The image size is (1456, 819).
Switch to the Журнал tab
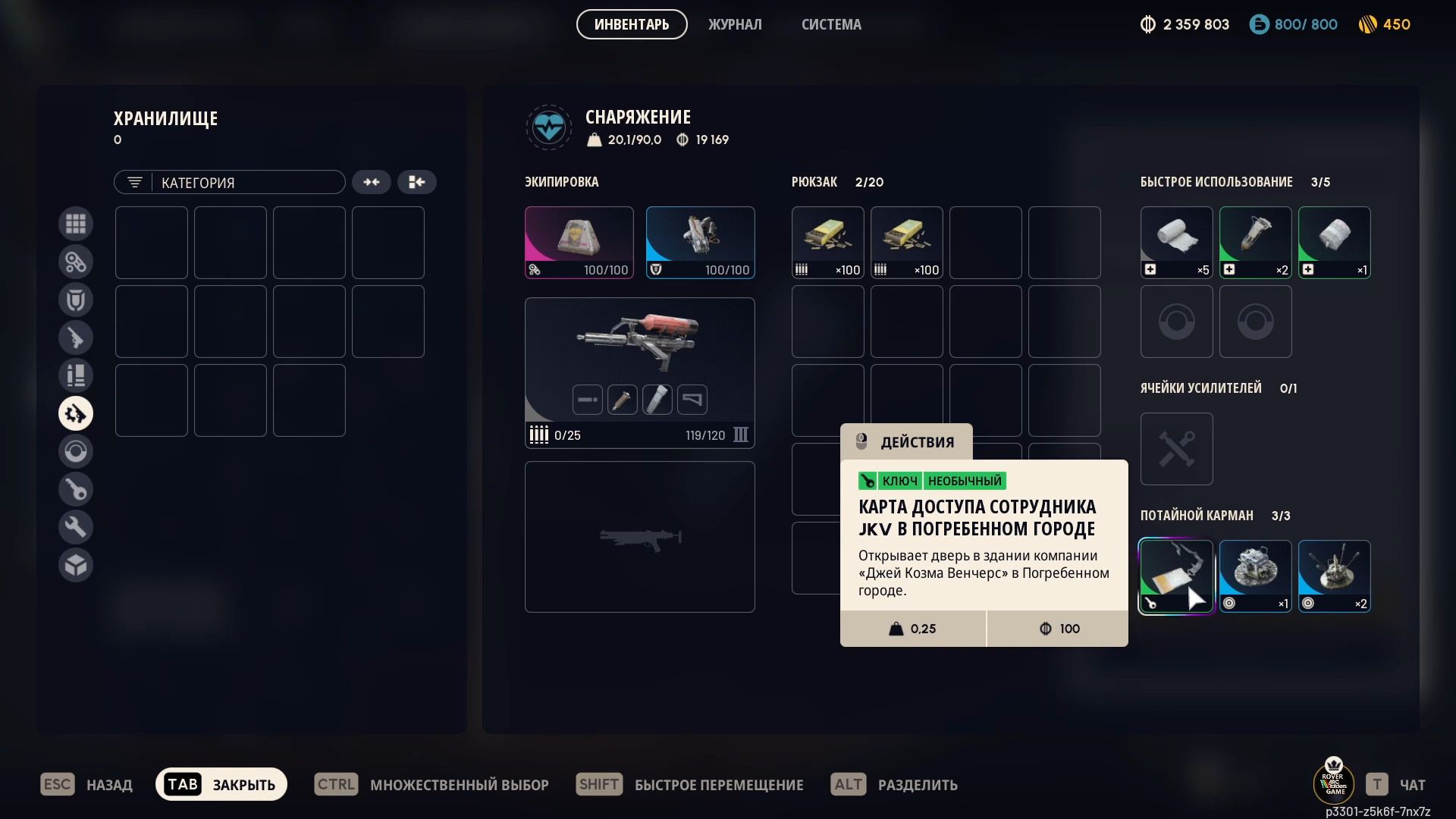click(x=734, y=24)
